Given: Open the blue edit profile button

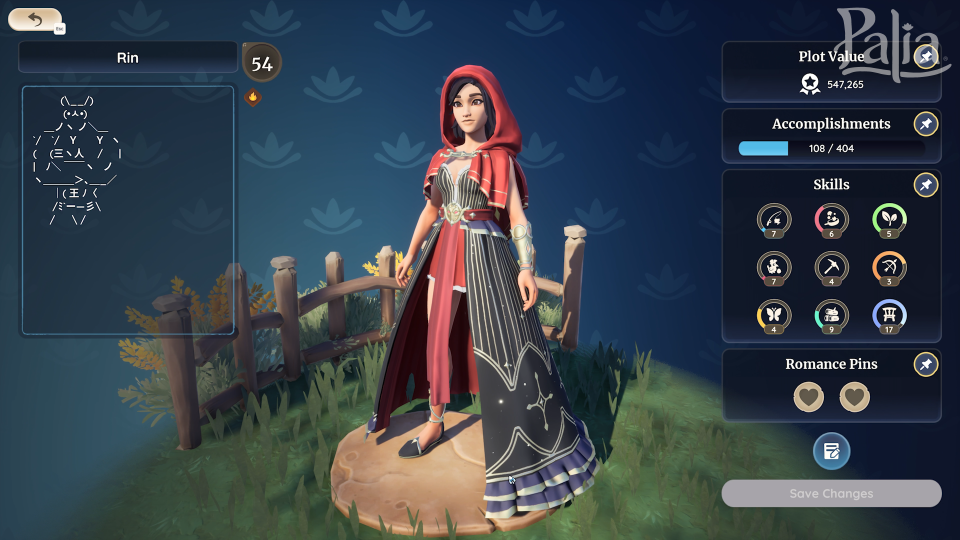Looking at the screenshot, I should click(x=831, y=452).
